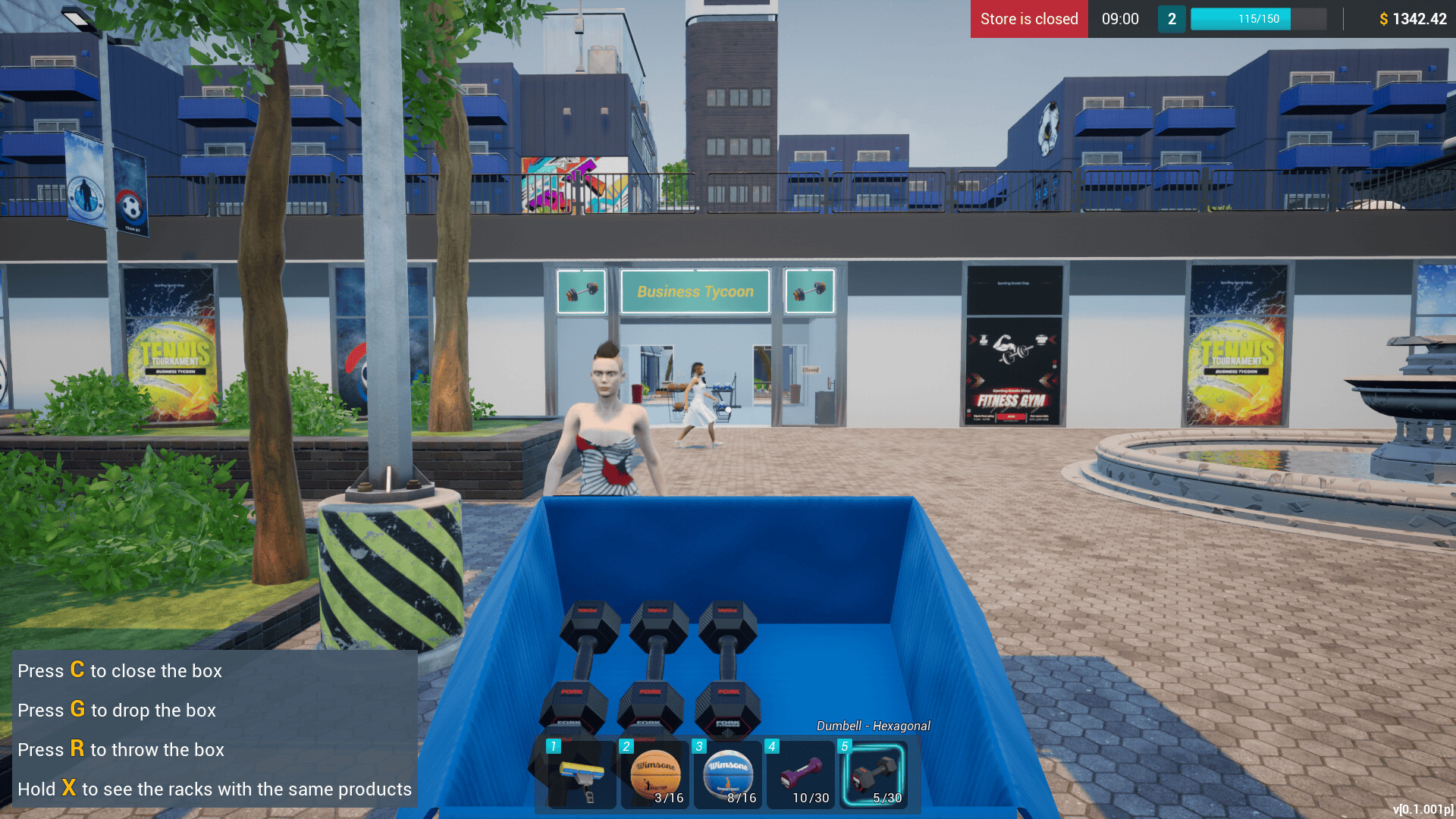This screenshot has height=819, width=1456.
Task: Click the "Press C to close the box" hint
Action: (120, 670)
